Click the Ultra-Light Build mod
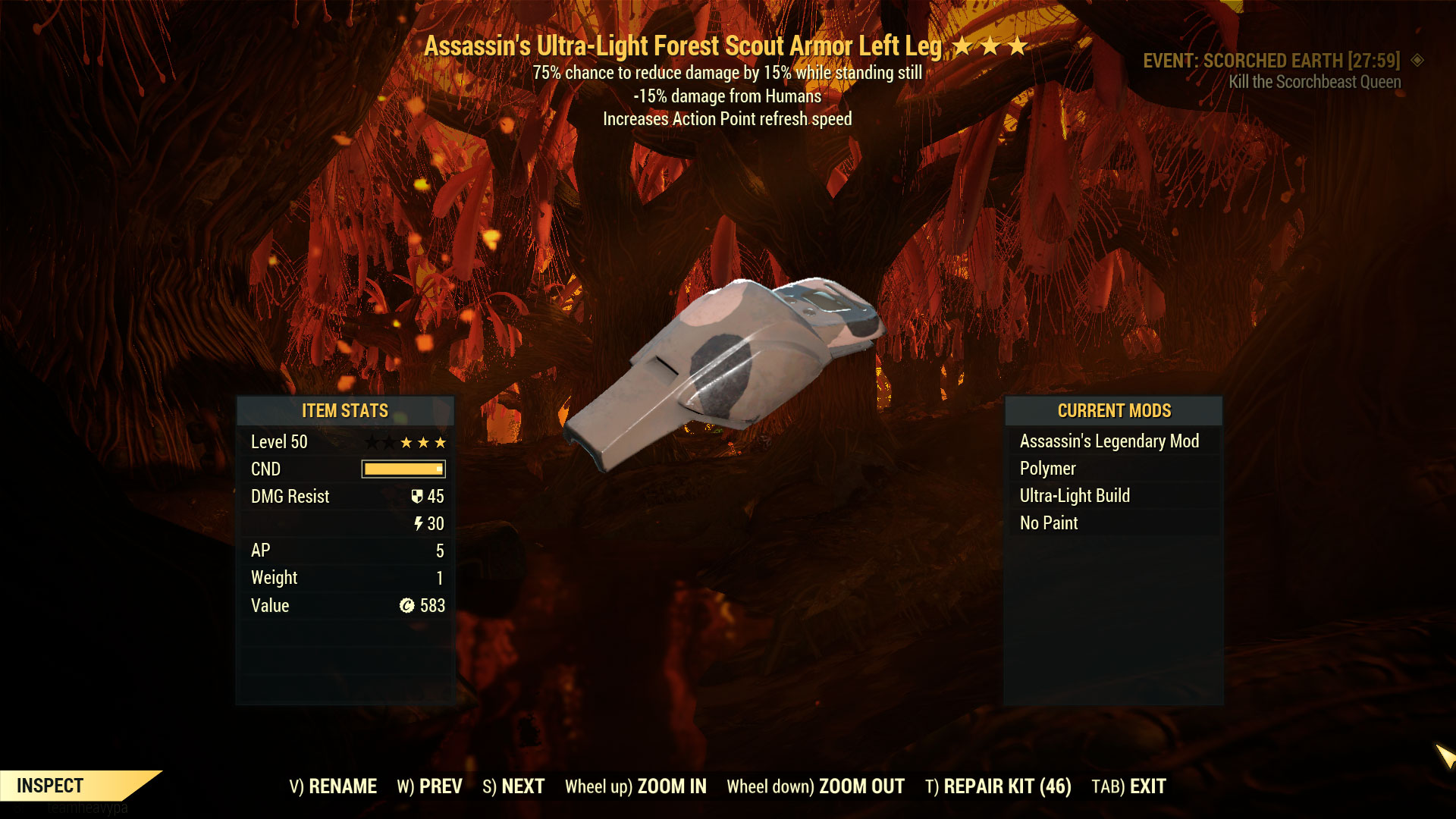The height and width of the screenshot is (819, 1456). (x=1074, y=496)
